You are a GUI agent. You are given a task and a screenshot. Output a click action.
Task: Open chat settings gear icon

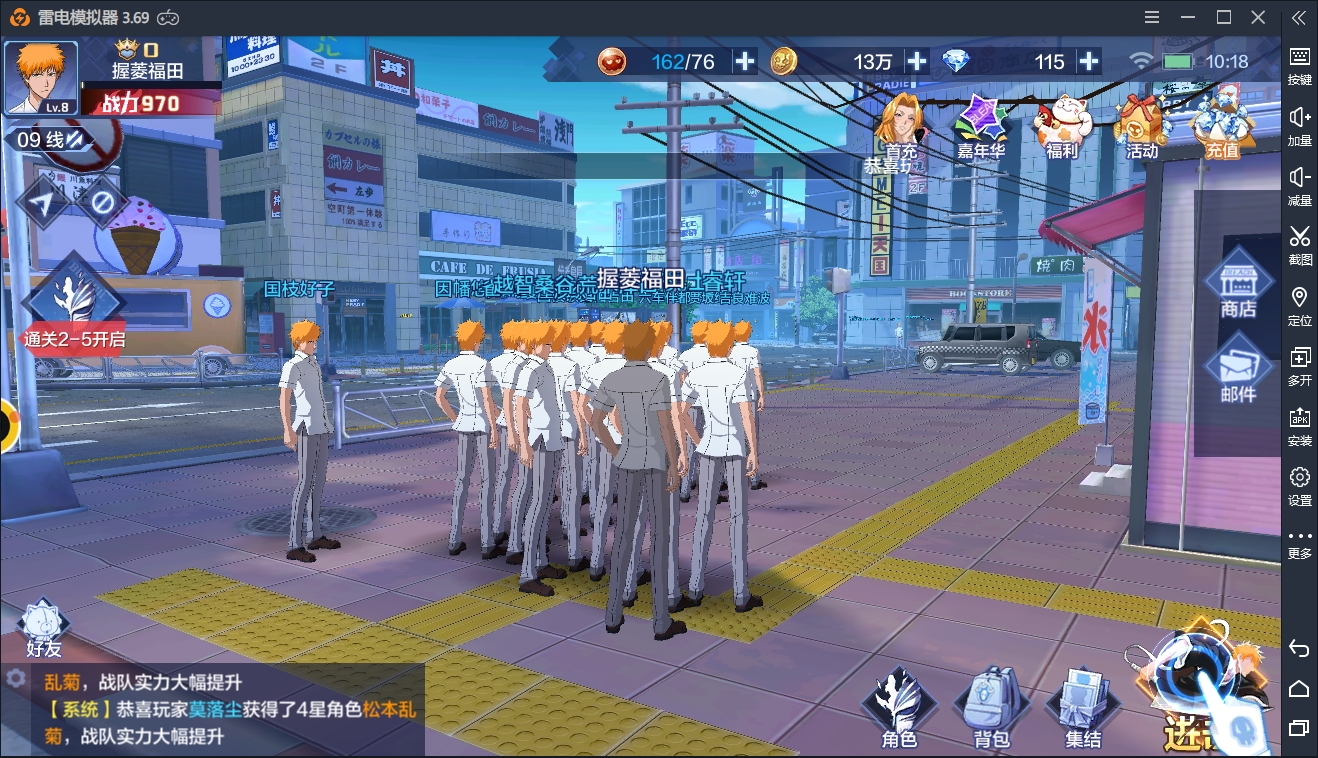(16, 678)
